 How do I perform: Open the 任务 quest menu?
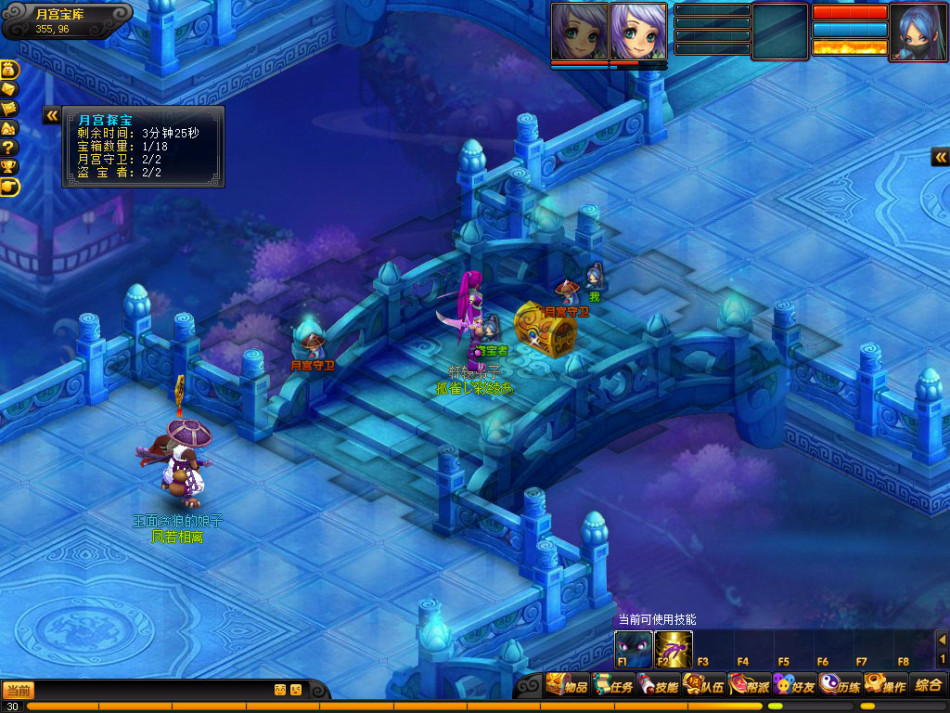click(x=614, y=686)
